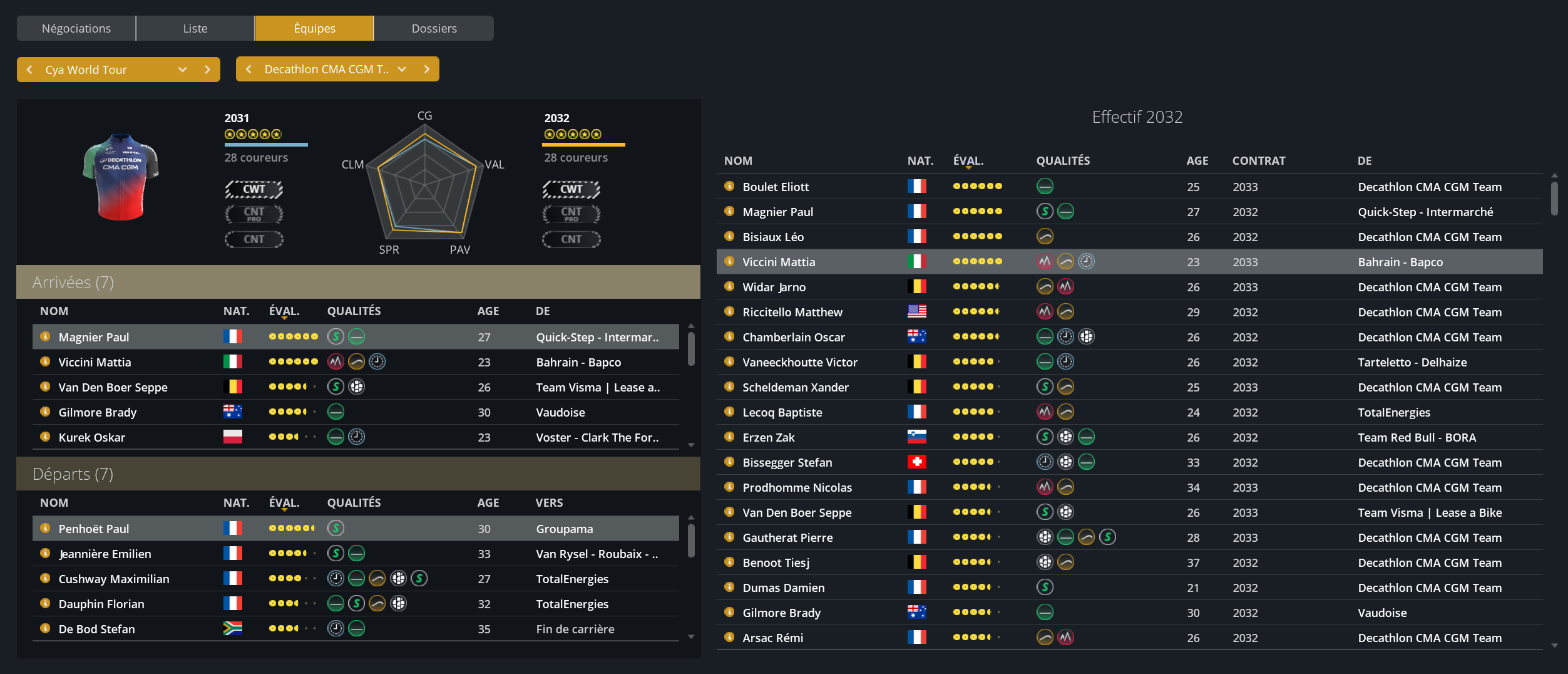
Task: Sort arrivals by ÉVAL. column
Action: (x=284, y=311)
